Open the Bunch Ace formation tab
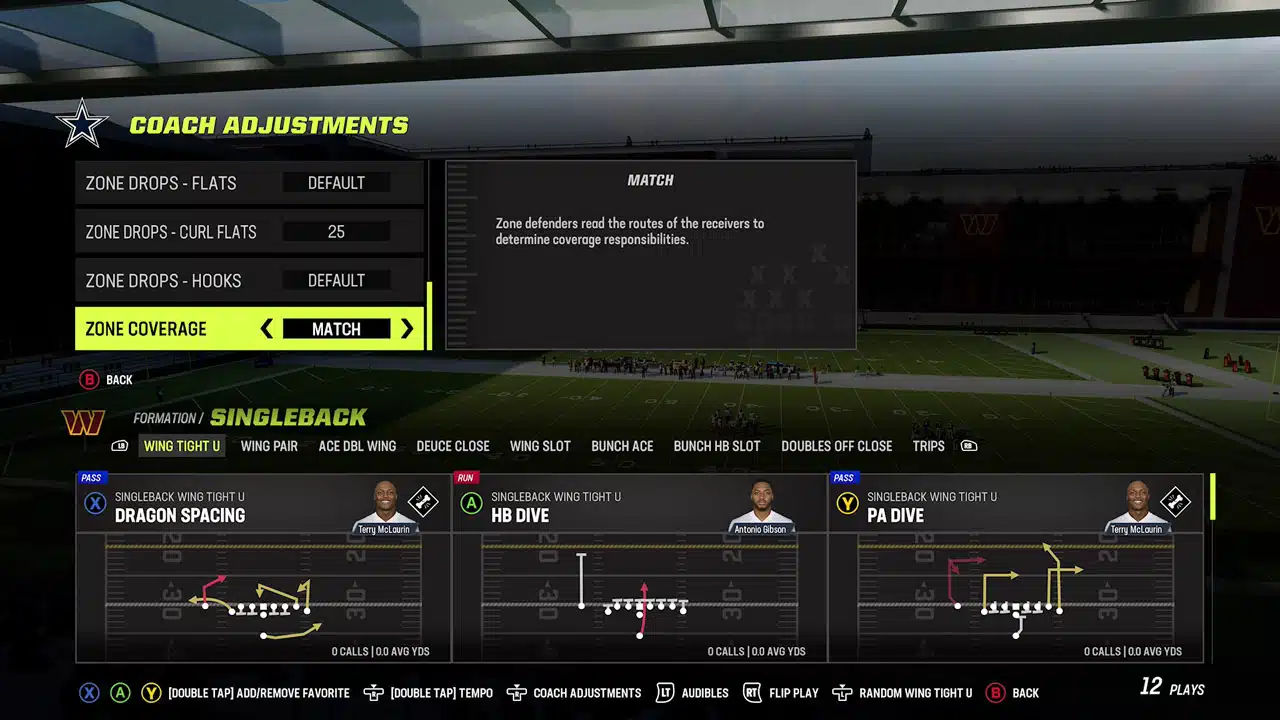 [622, 446]
